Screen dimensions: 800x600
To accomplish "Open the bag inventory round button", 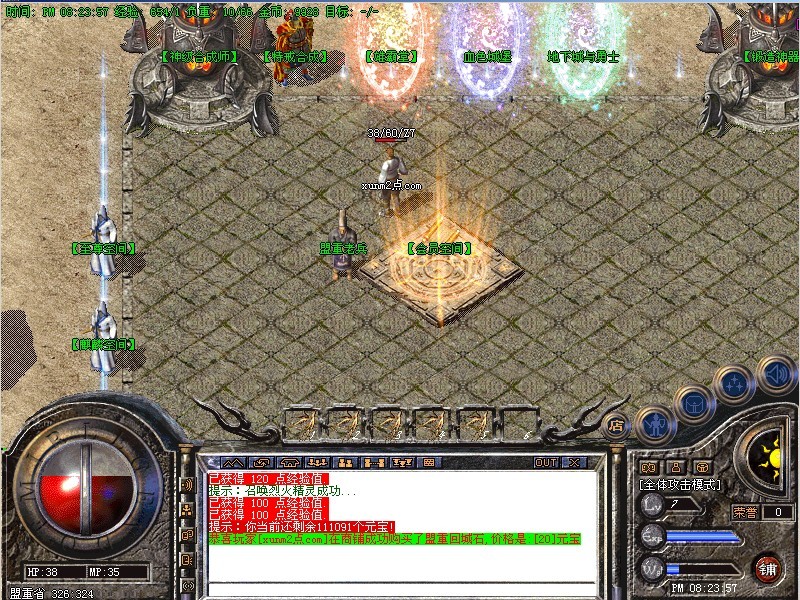I will (x=693, y=404).
